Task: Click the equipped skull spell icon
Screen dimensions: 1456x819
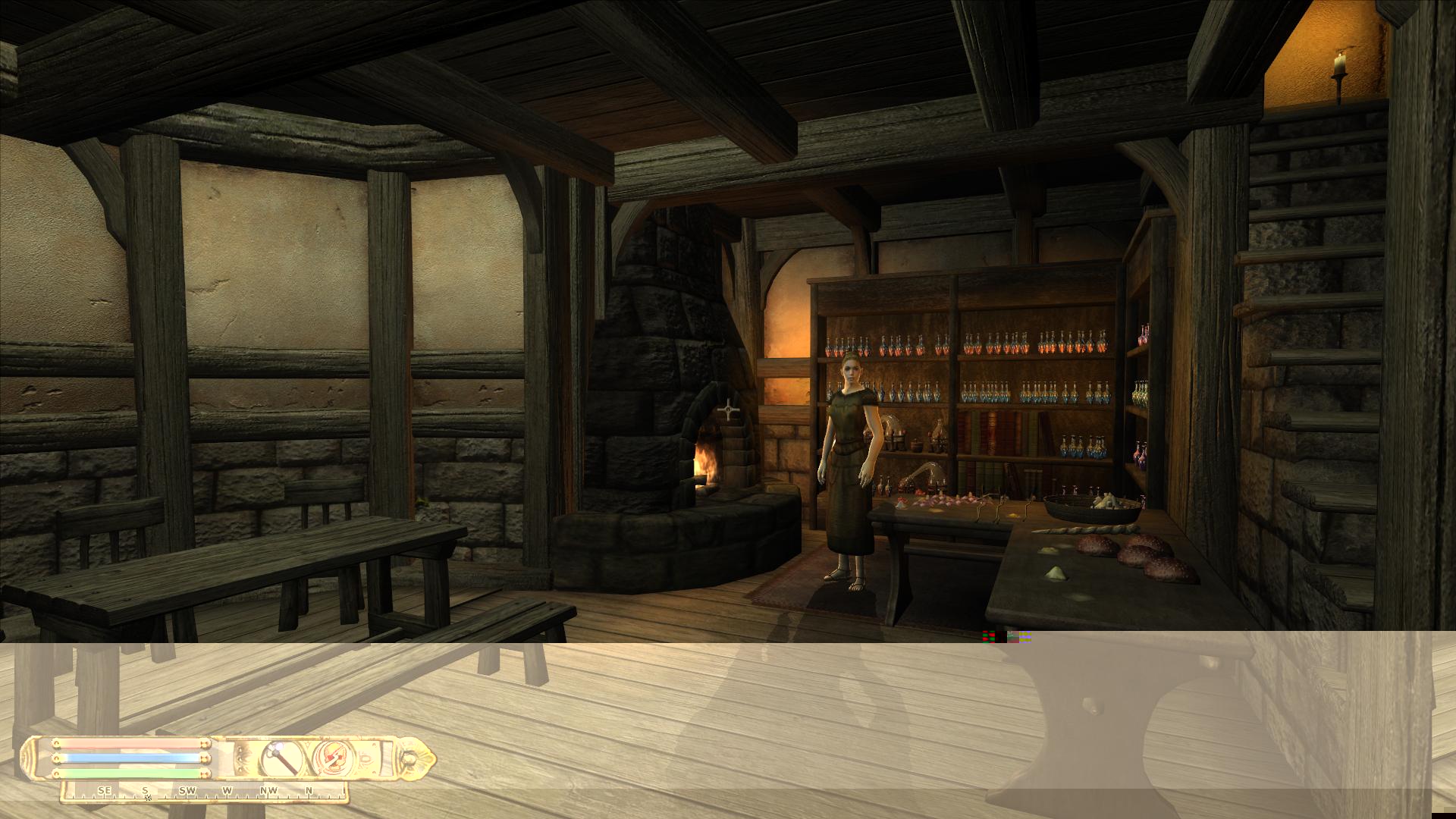Action: pyautogui.click(x=331, y=758)
